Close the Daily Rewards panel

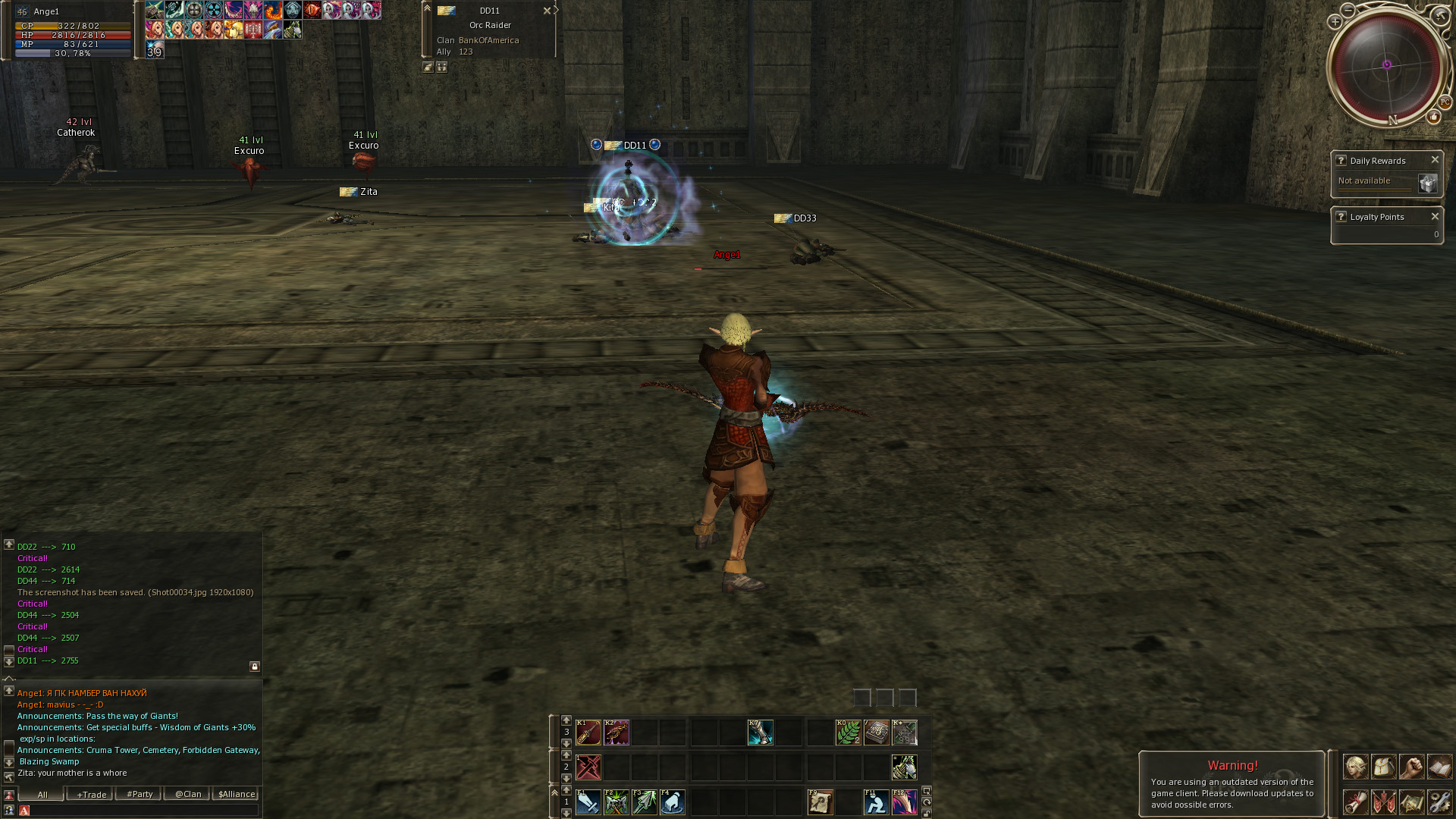coord(1435,160)
